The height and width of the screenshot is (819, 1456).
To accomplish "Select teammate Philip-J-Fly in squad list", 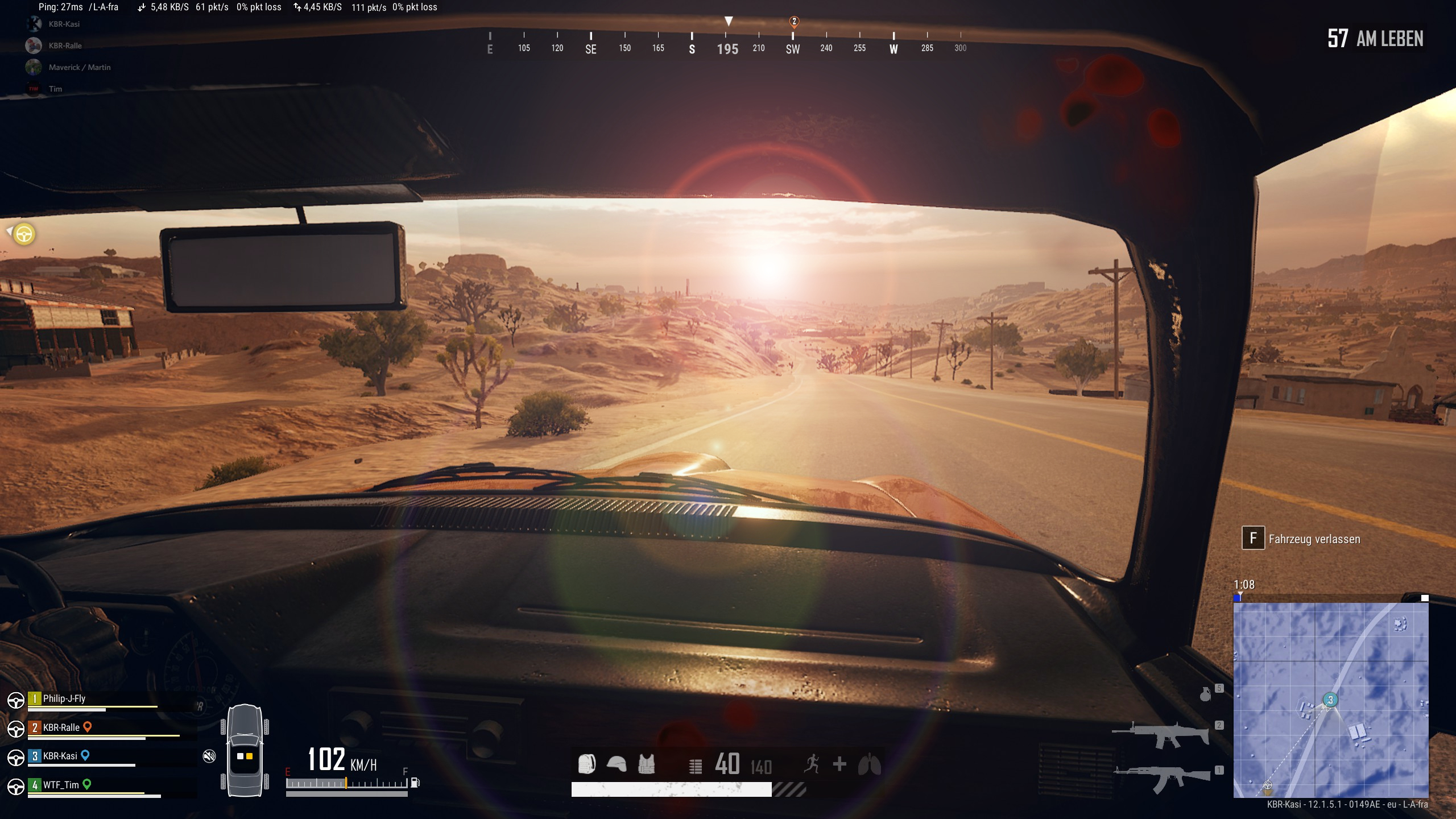I will tap(64, 699).
